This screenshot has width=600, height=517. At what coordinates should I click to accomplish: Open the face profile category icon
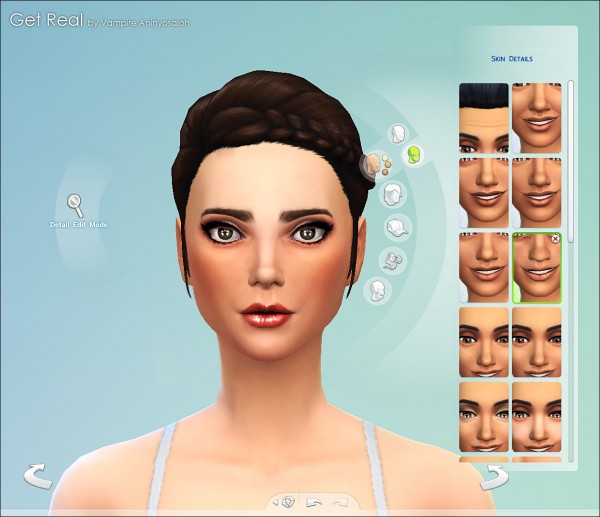click(x=379, y=290)
